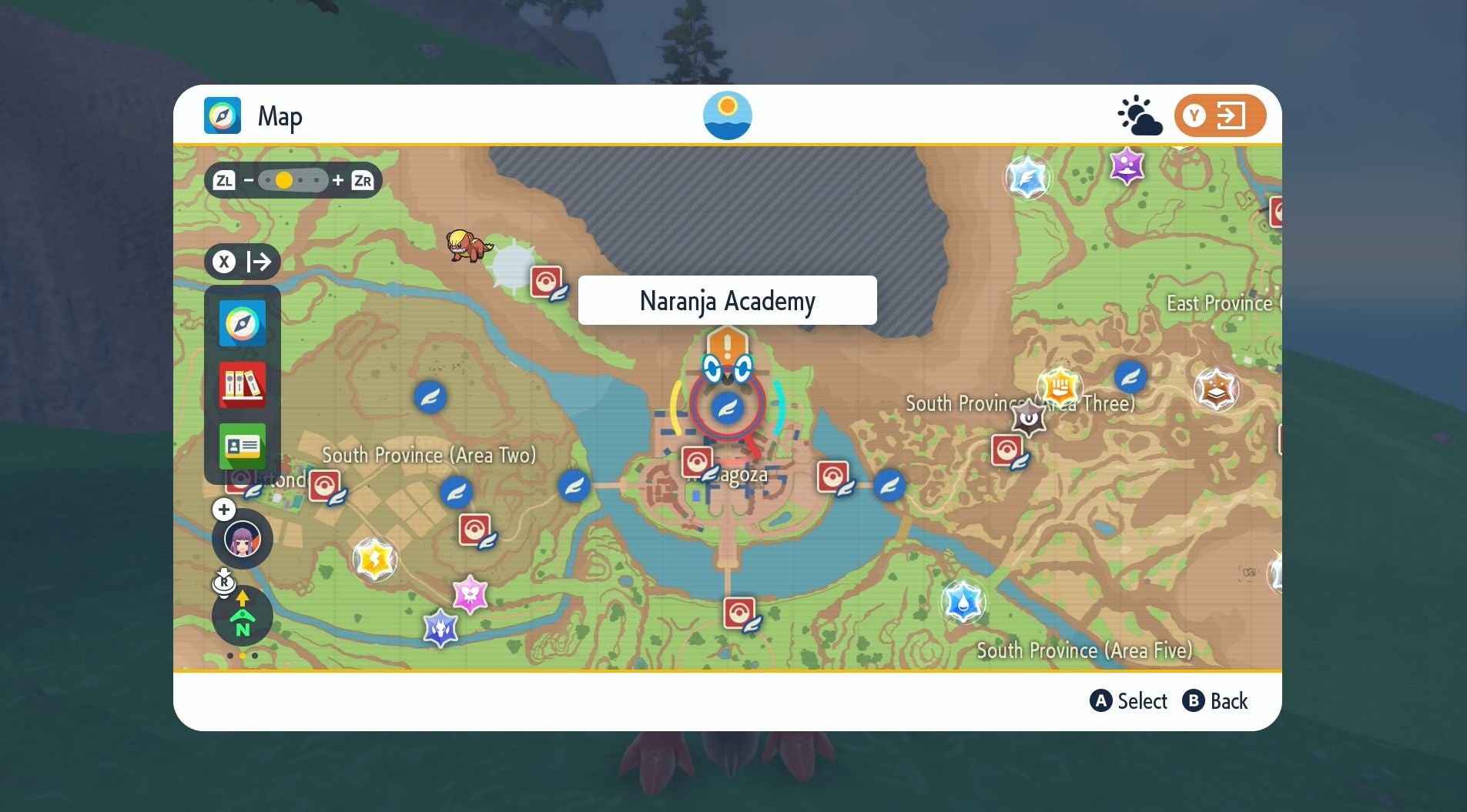Open the Profile card app icon

(242, 446)
